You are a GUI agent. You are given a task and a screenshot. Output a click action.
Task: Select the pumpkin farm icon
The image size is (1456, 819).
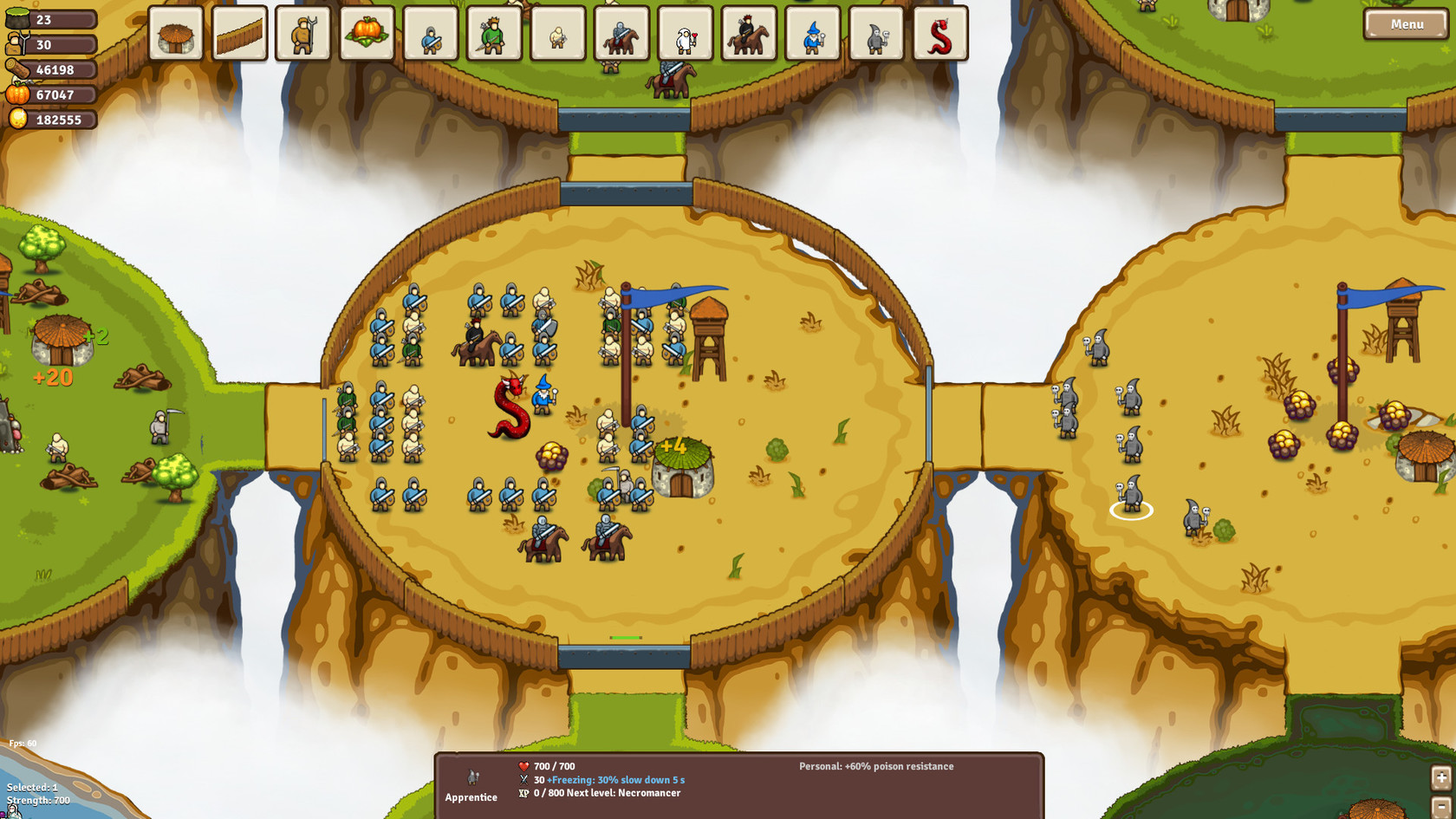(x=367, y=35)
